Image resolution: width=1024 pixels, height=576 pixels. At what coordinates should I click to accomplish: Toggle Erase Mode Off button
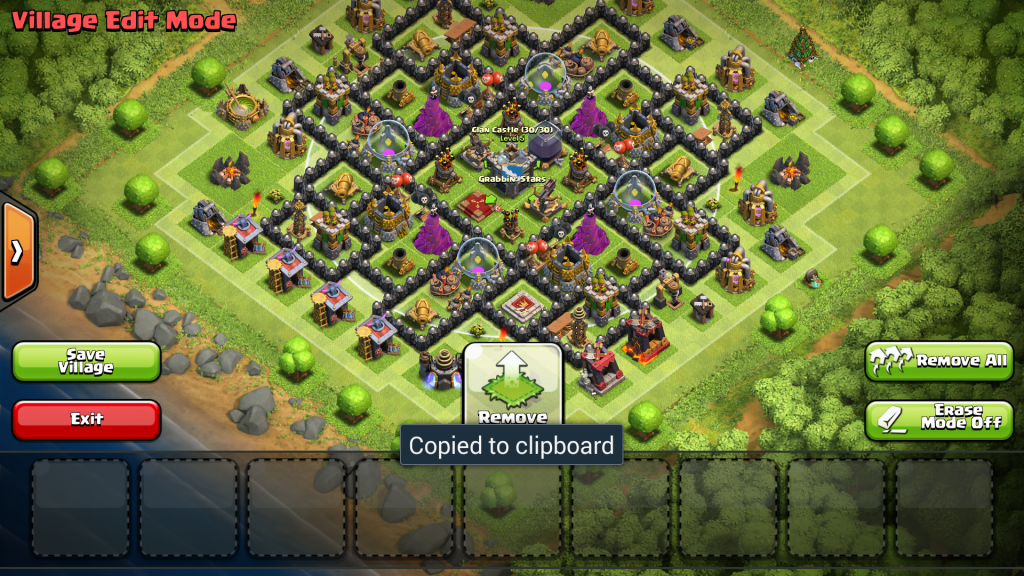[939, 419]
